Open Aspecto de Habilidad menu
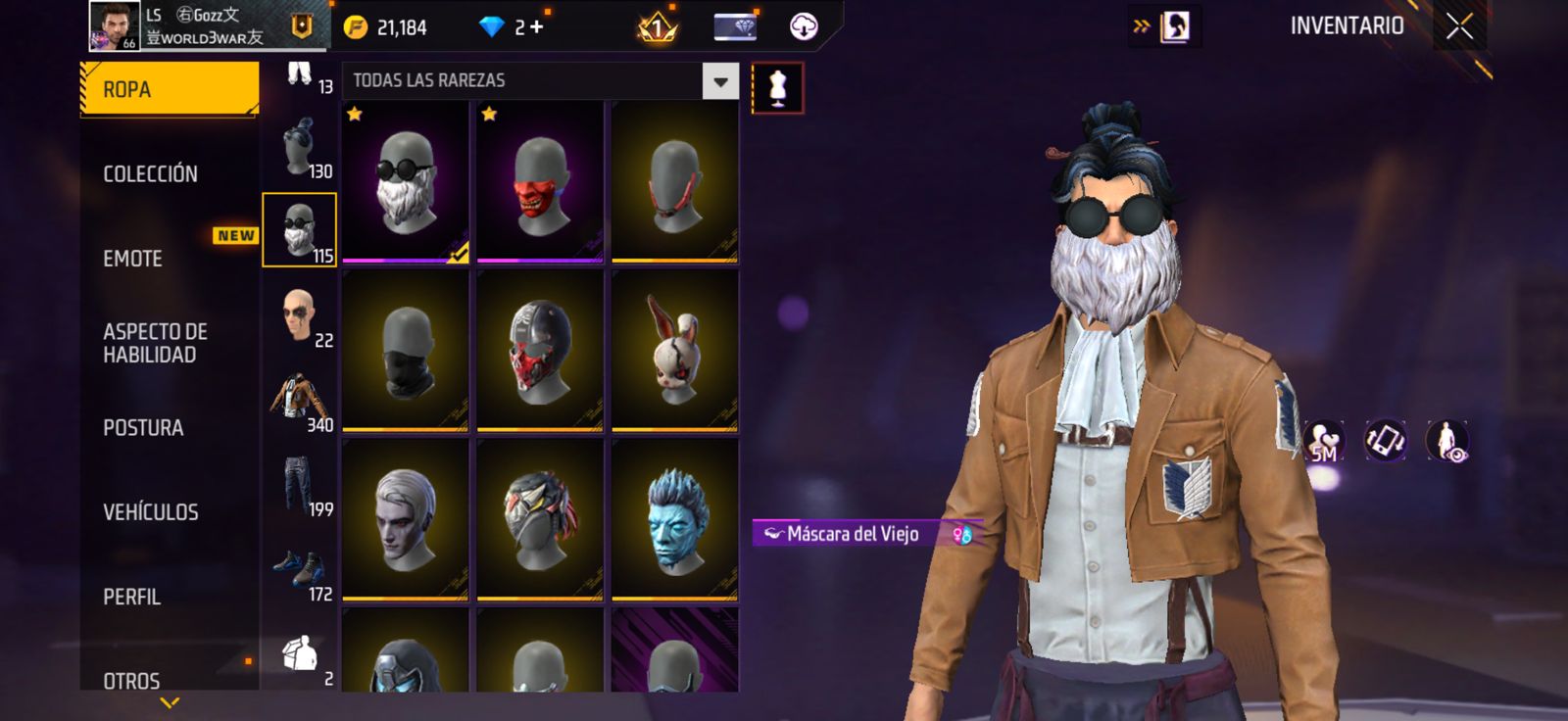Viewport: 1568px width, 721px height. (x=155, y=343)
